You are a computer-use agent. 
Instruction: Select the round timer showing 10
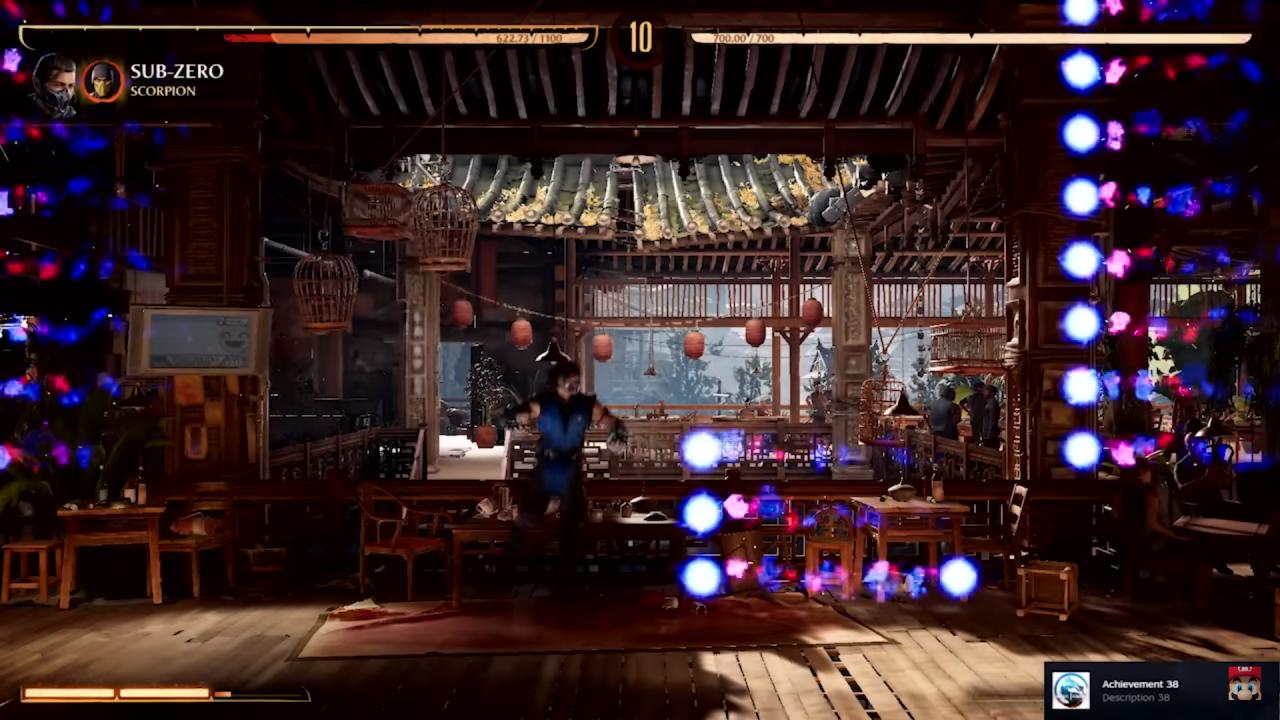(x=640, y=38)
